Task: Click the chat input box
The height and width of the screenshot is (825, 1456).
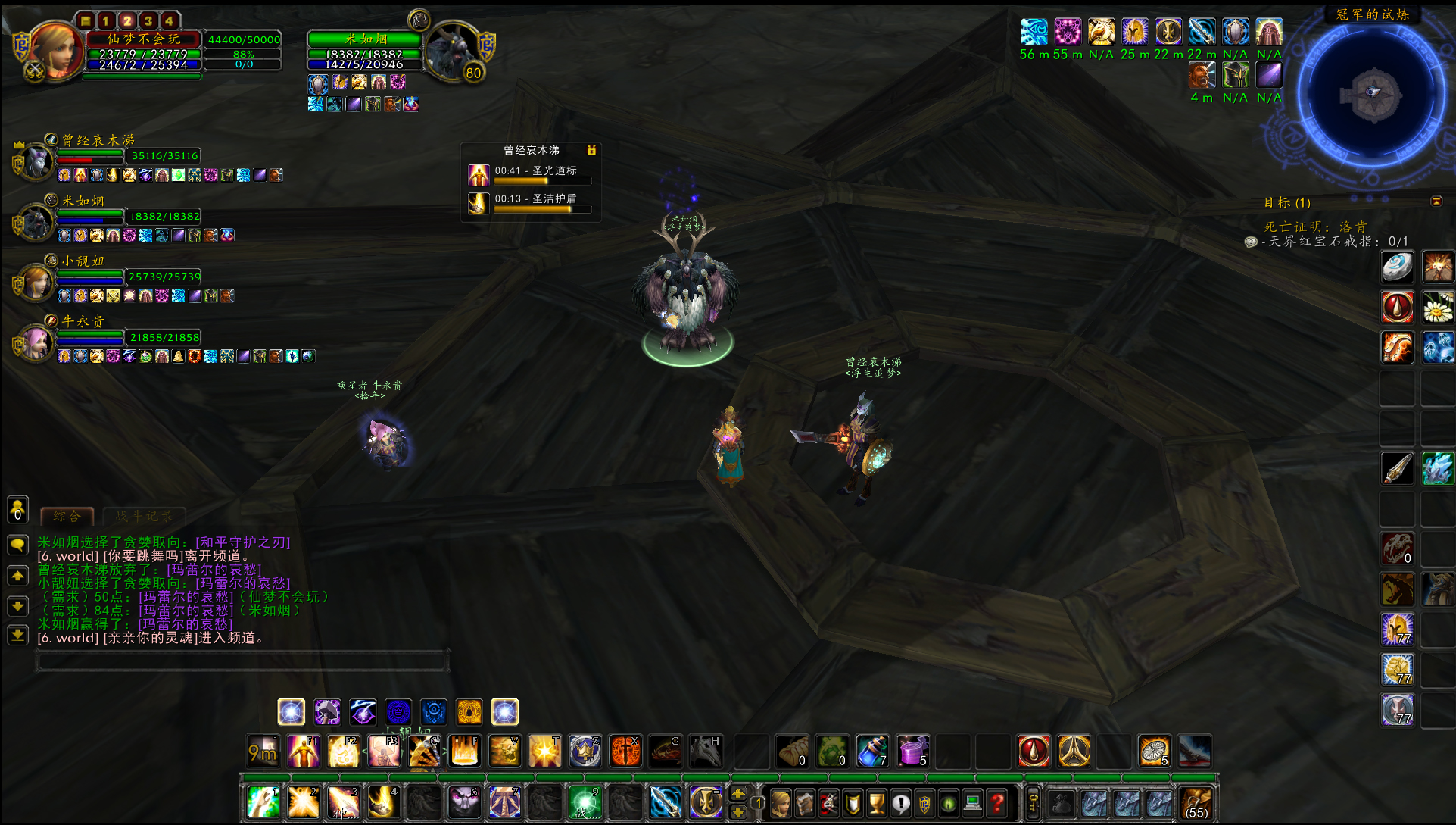Action: (242, 662)
